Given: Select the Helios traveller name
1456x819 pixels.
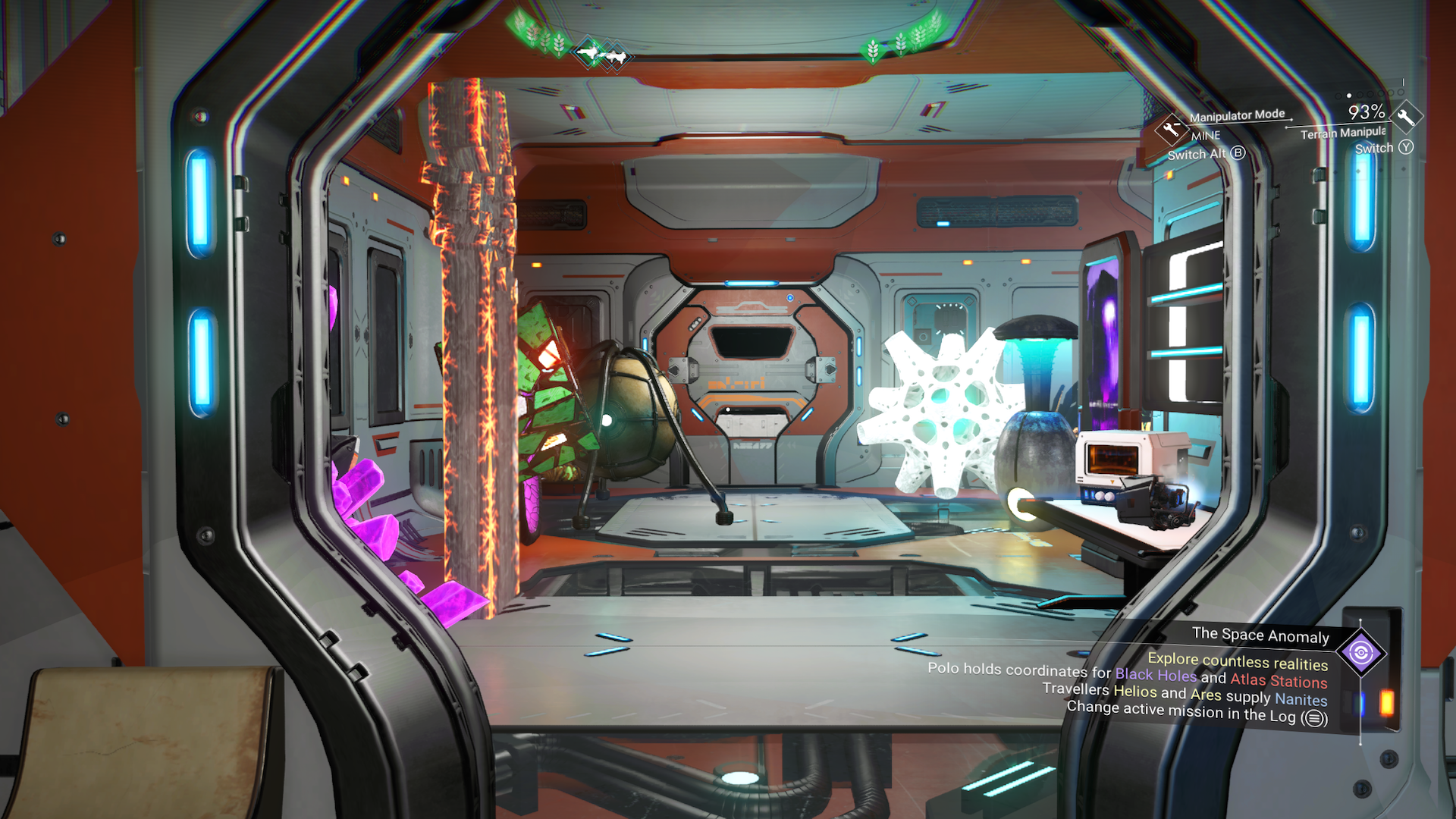Looking at the screenshot, I should click(1135, 692).
